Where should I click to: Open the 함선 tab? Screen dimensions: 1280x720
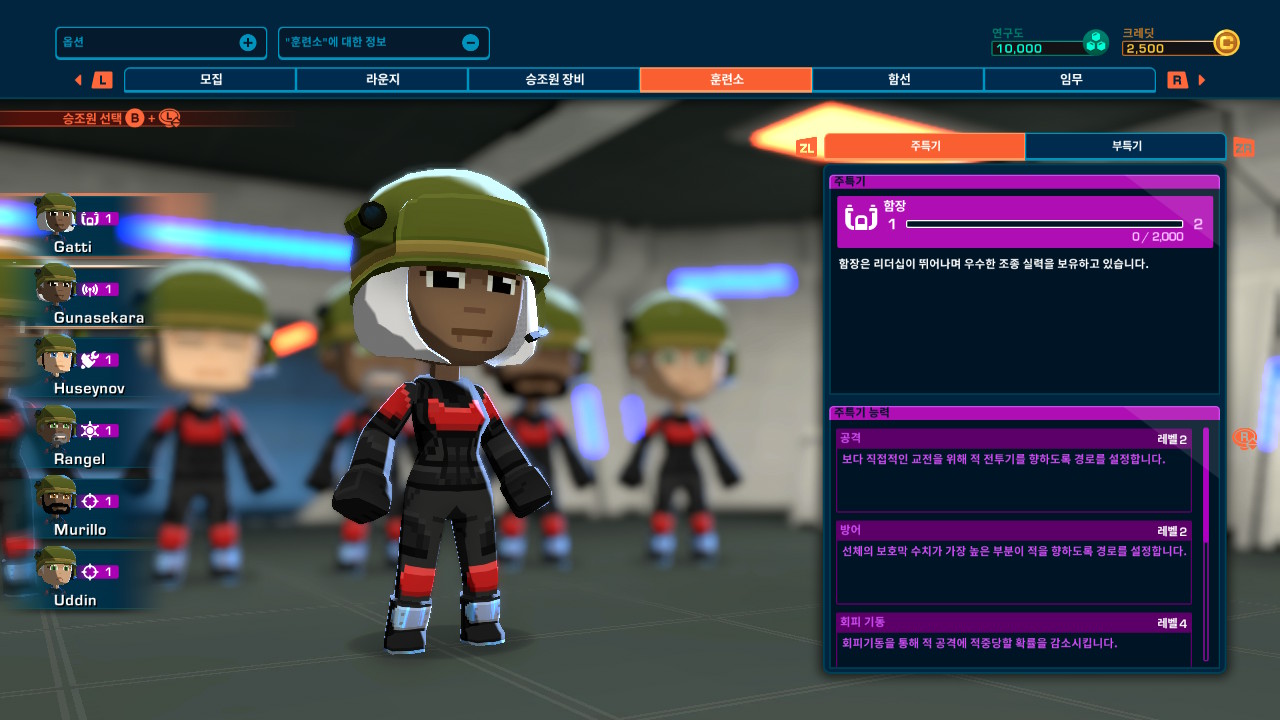(897, 79)
